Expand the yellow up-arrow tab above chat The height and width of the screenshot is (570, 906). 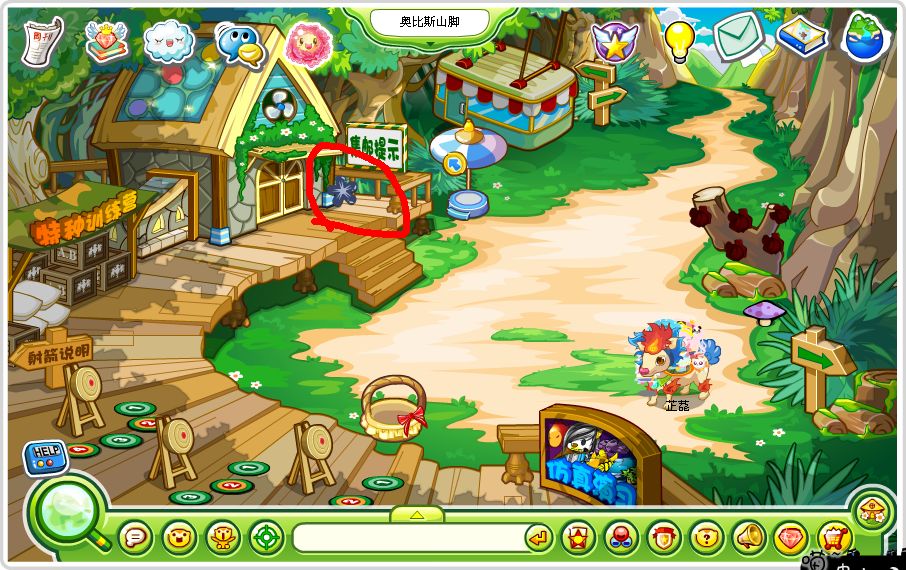(416, 514)
